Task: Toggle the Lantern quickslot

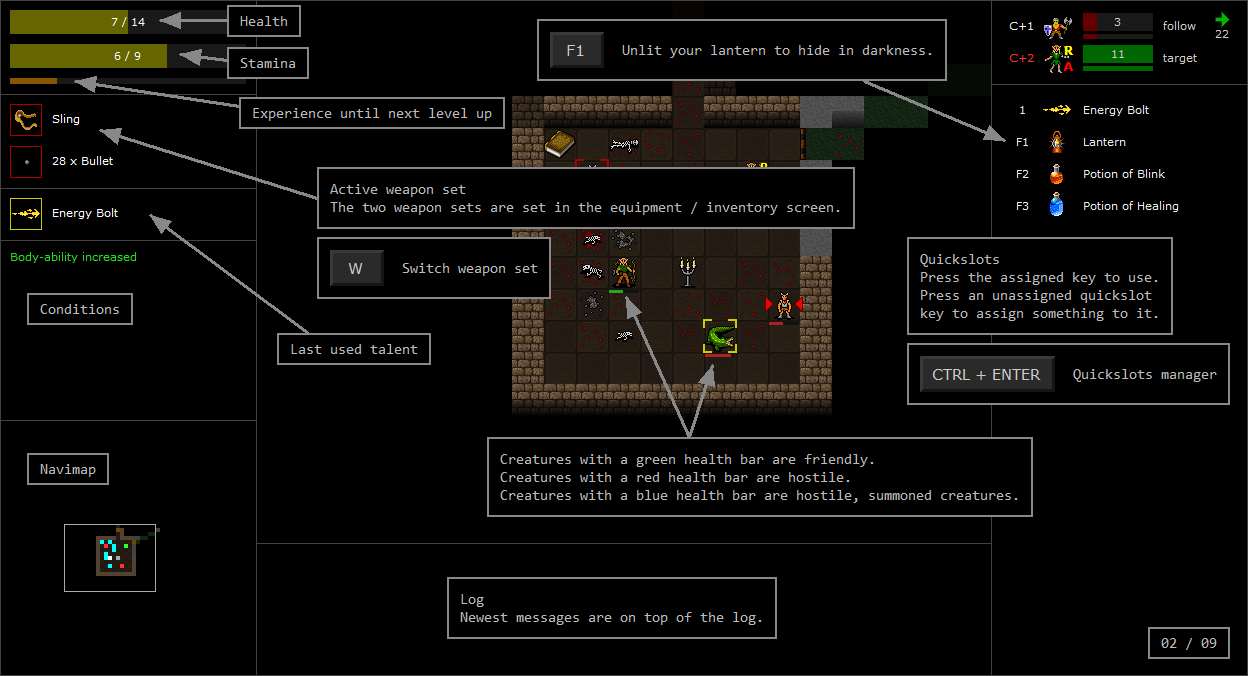Action: tap(1056, 143)
